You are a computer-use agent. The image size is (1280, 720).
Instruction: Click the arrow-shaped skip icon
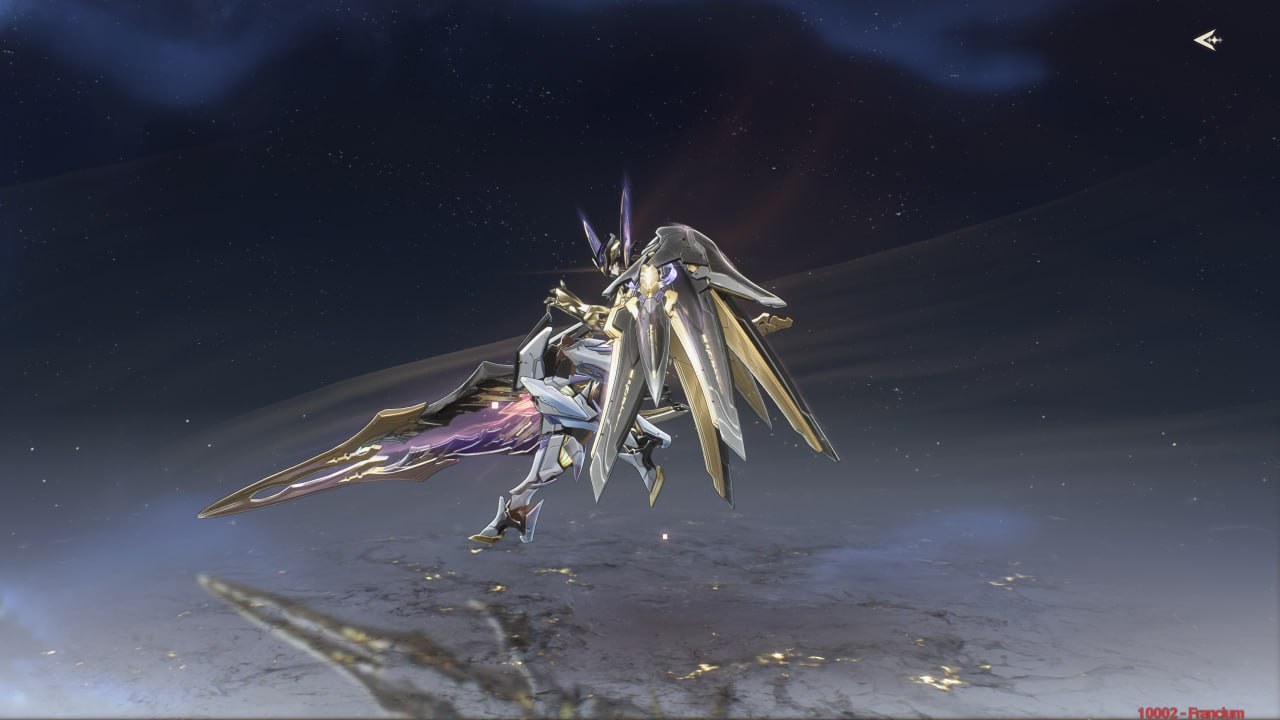click(1208, 40)
